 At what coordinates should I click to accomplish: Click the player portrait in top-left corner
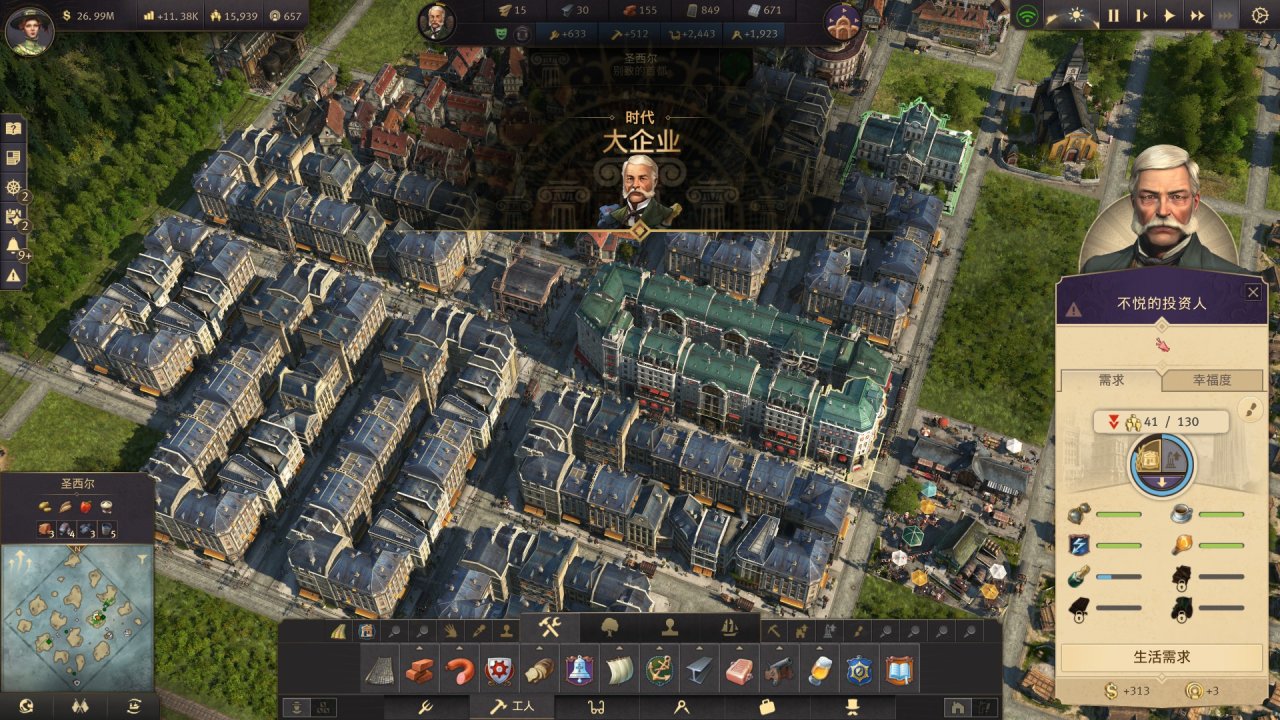[29, 29]
